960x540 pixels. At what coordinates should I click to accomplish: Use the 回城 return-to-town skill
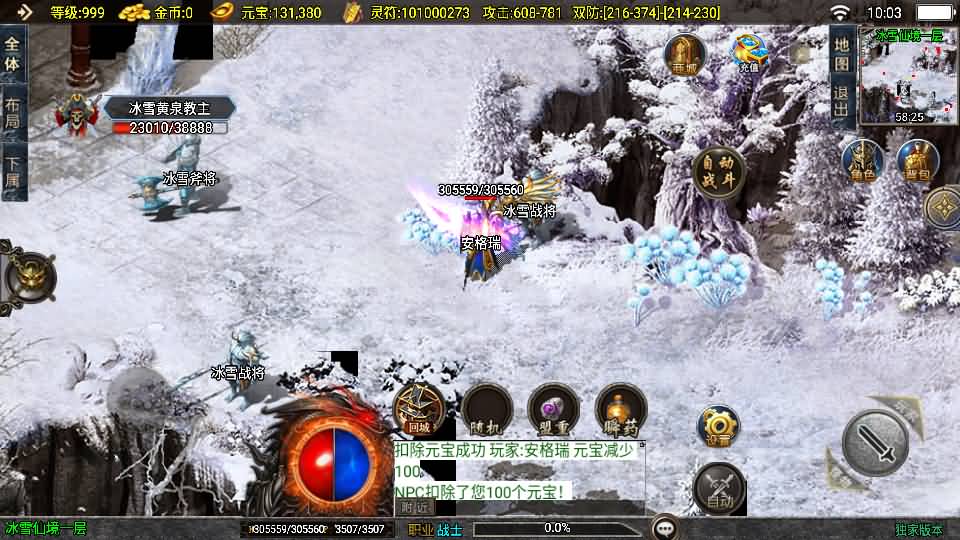point(419,408)
